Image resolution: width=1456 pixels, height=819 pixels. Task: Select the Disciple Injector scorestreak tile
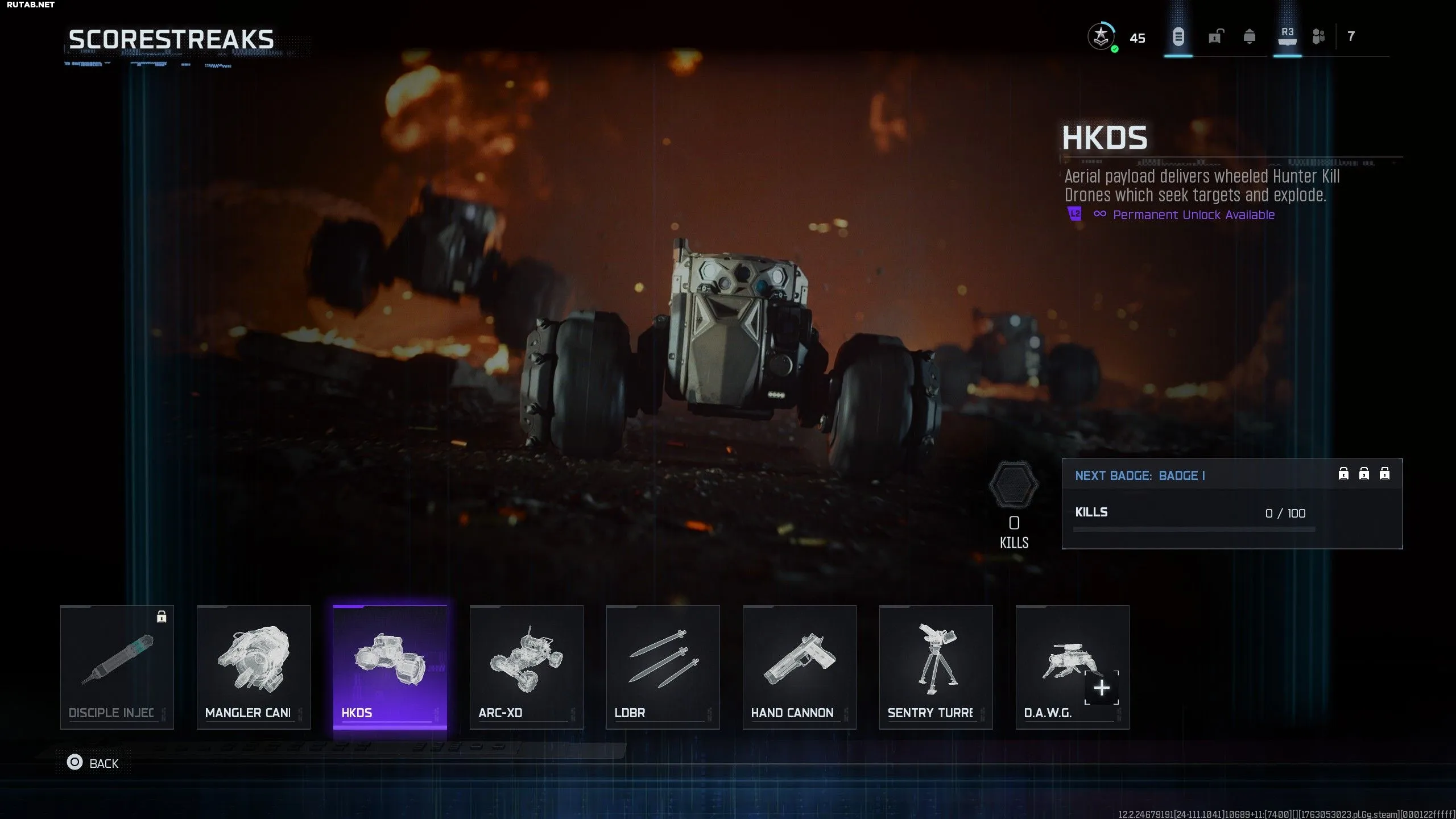coord(117,667)
